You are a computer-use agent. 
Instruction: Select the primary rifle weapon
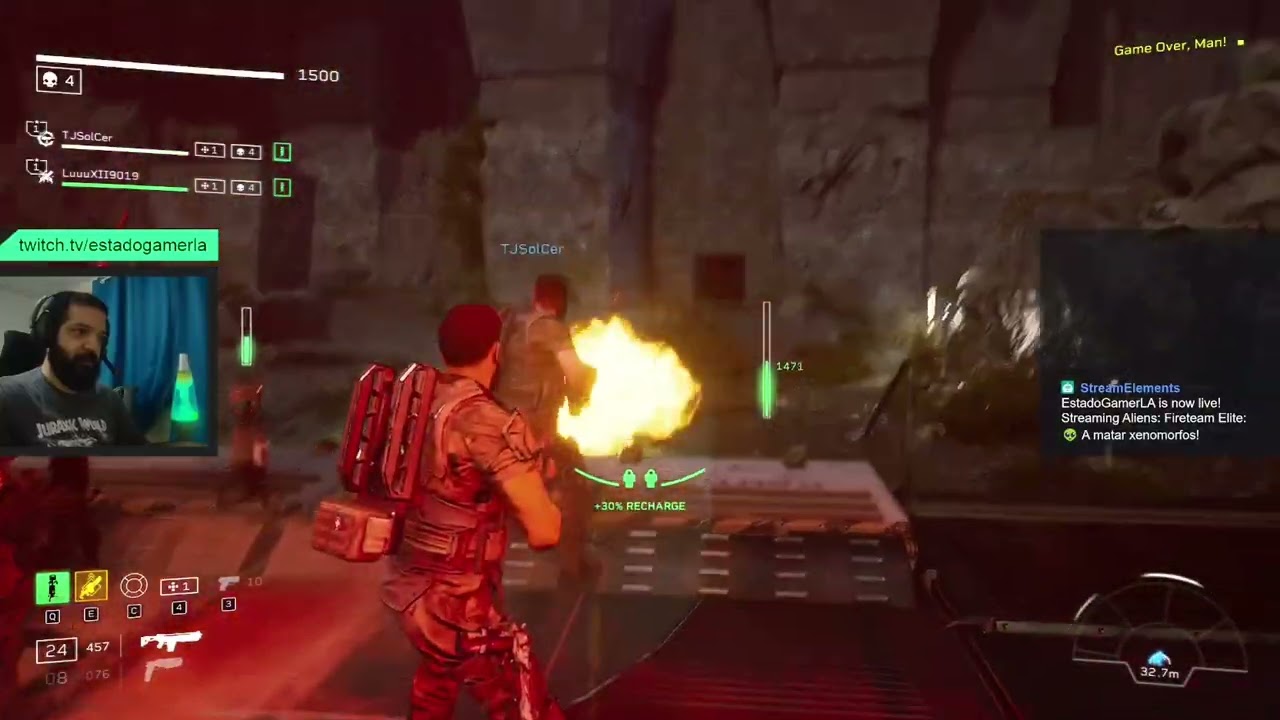coord(171,641)
